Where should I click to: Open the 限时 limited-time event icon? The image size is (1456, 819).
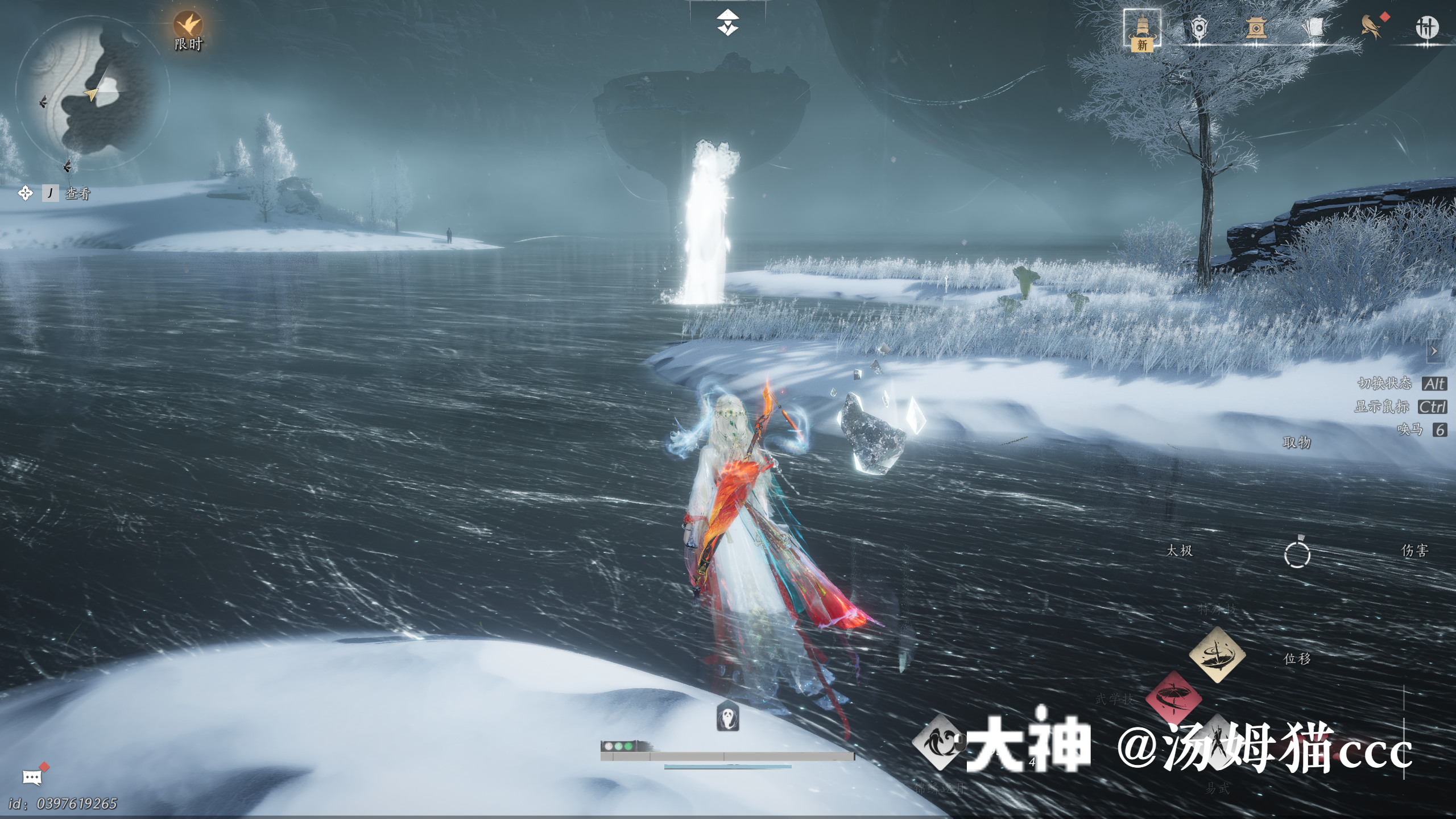pos(188,26)
